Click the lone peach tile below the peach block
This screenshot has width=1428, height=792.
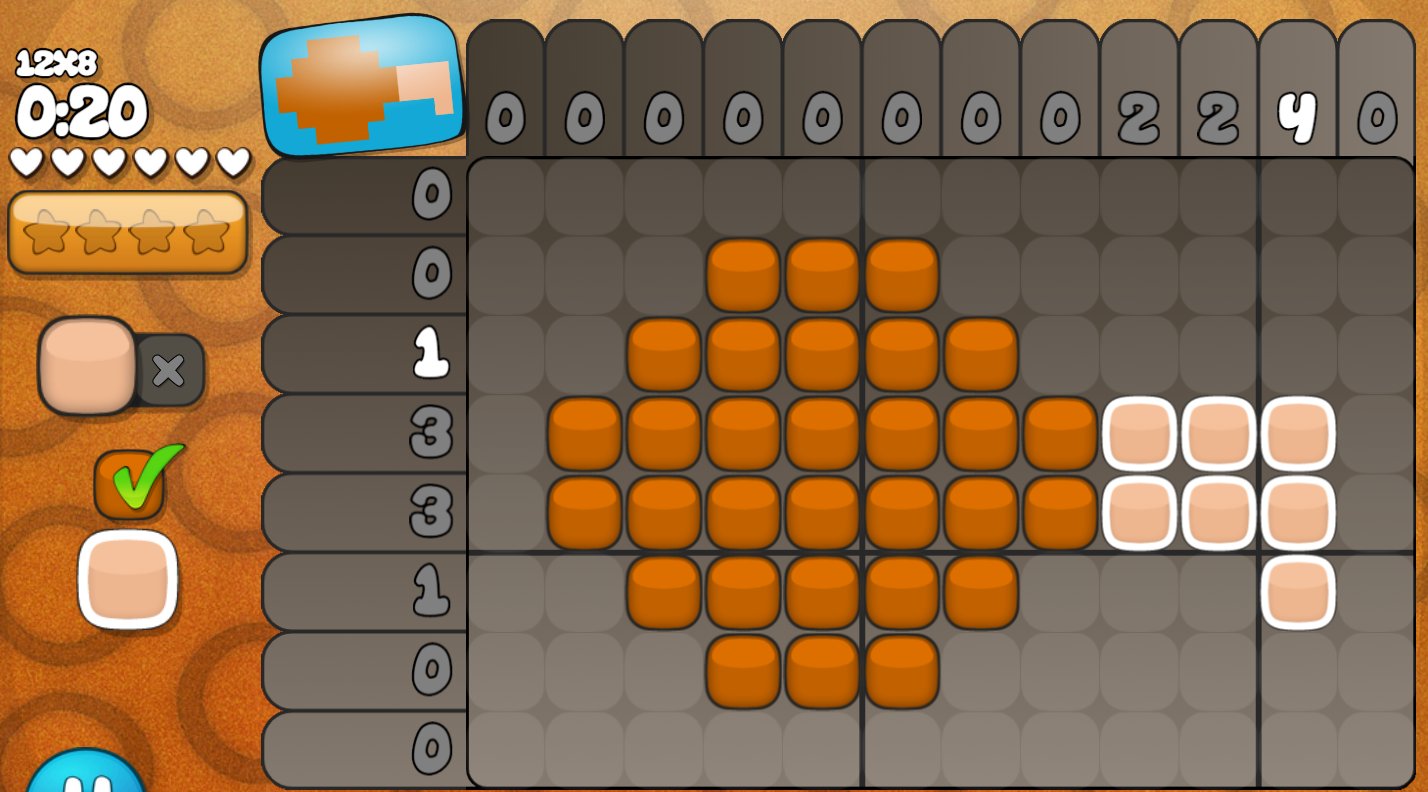tap(1298, 592)
